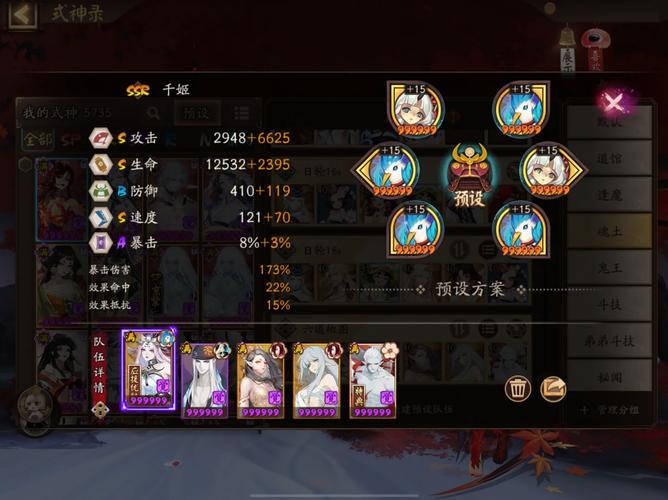This screenshot has height=500, width=668.
Task: Select the pale white figure card labeled 神典
Action: pyautogui.click(x=372, y=375)
